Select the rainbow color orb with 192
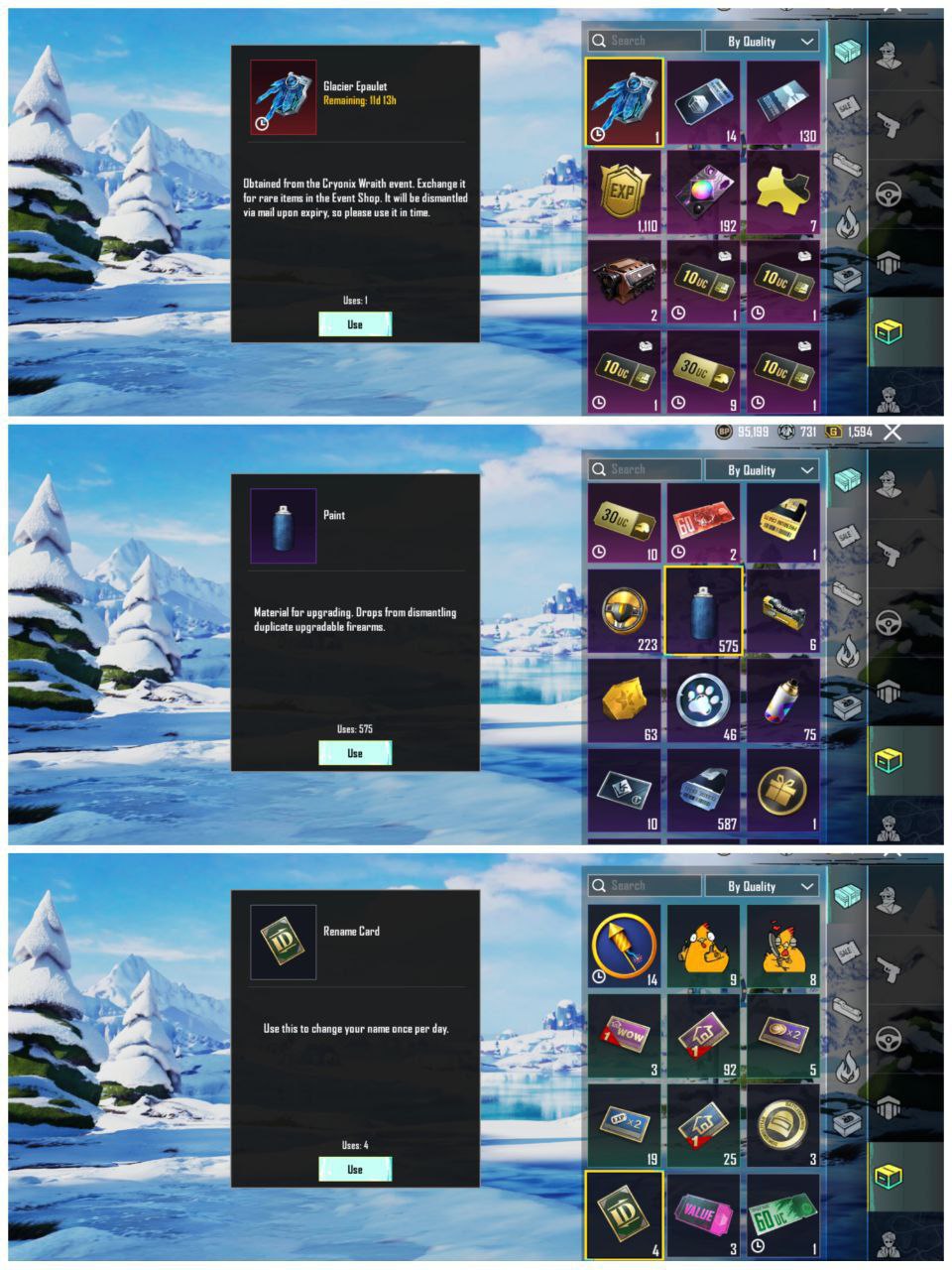Screen dimensions: 952x1270 [x=703, y=193]
